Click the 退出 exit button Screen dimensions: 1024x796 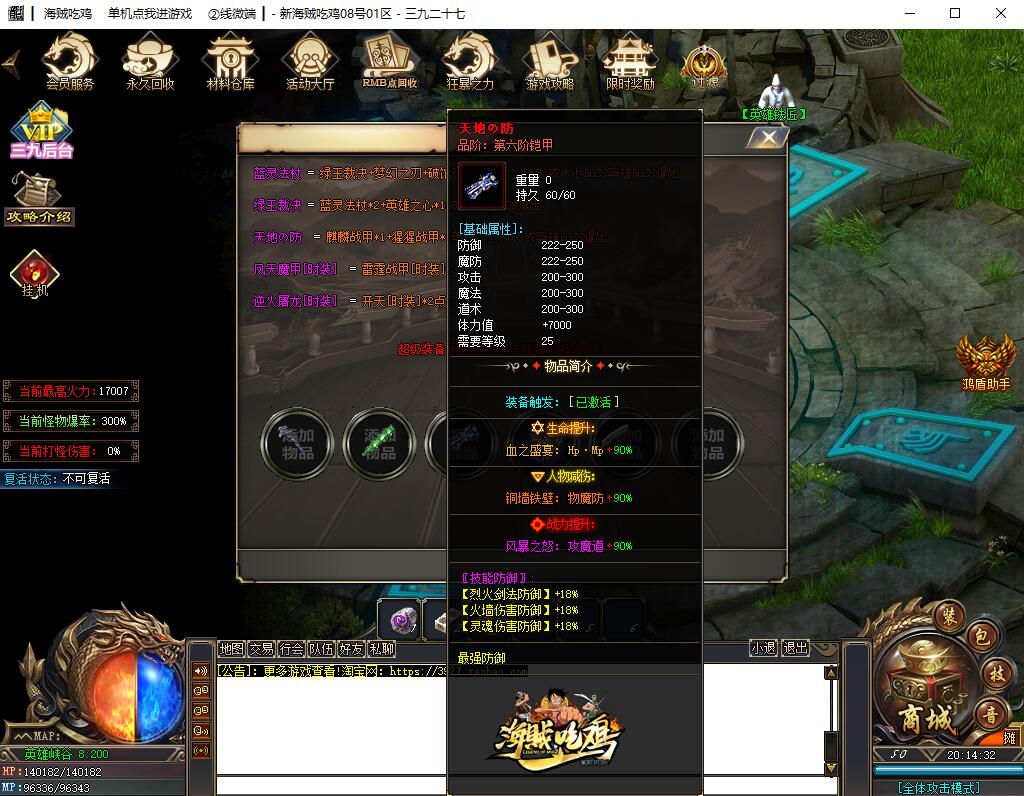pyautogui.click(x=795, y=648)
